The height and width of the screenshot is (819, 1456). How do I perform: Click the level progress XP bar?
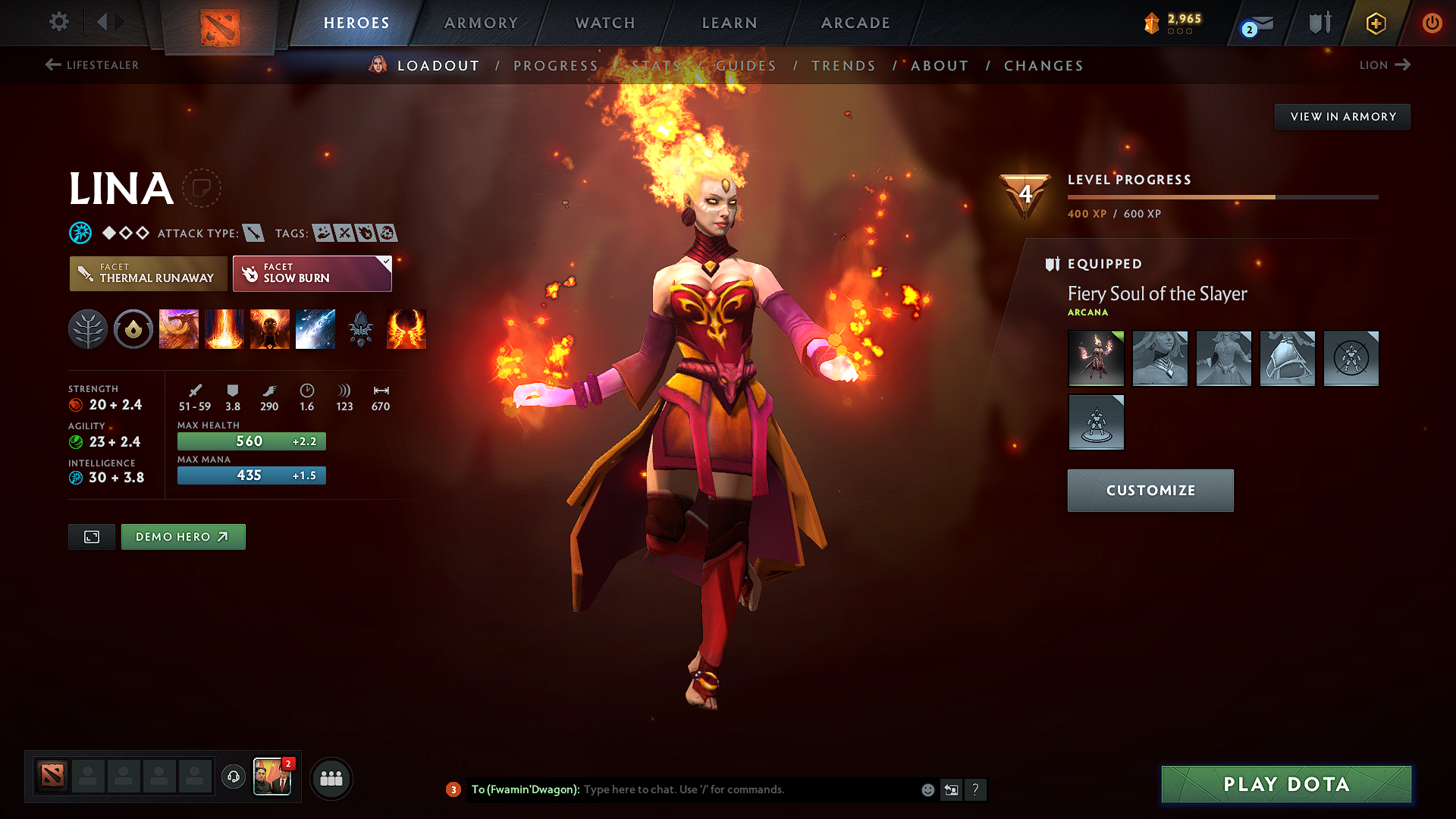pos(1221,196)
